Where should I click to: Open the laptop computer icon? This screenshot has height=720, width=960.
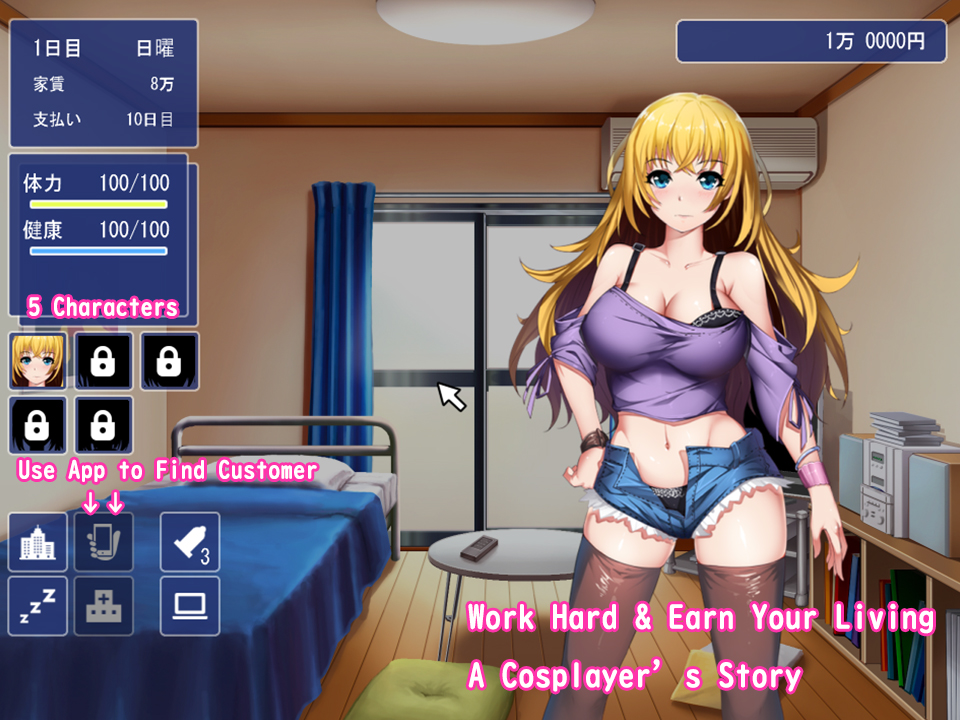coord(190,606)
